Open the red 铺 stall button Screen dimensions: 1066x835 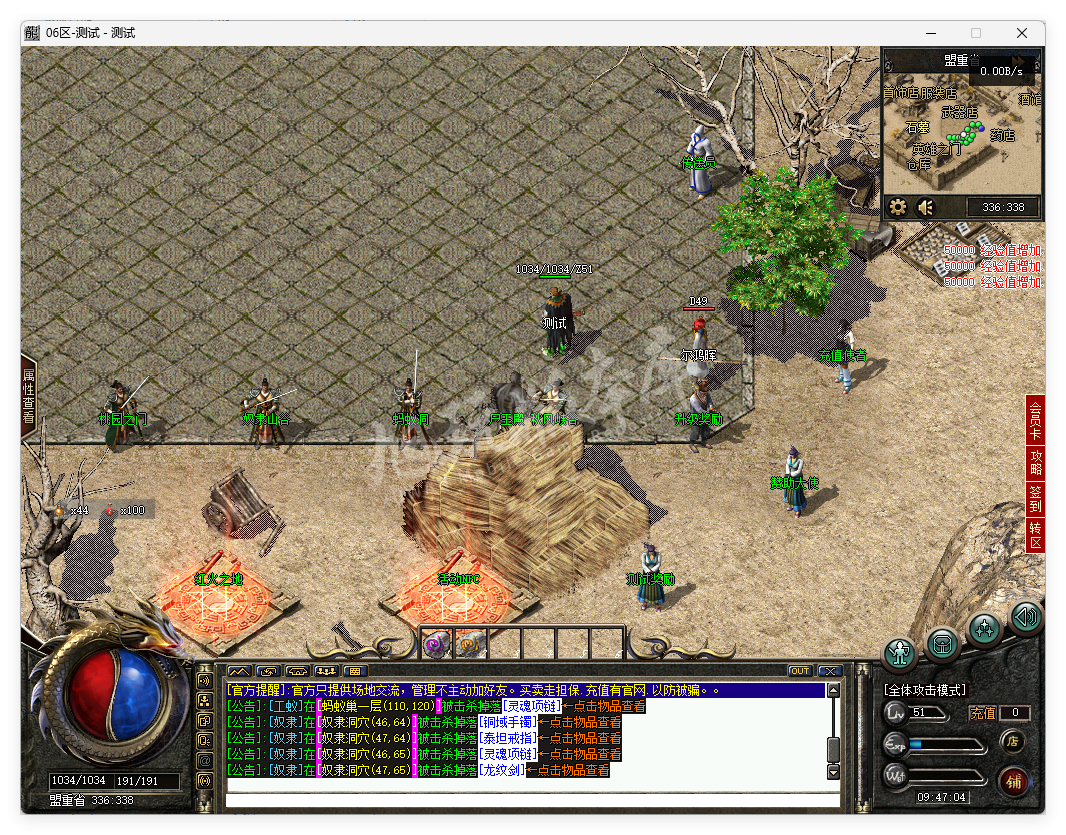click(1012, 781)
